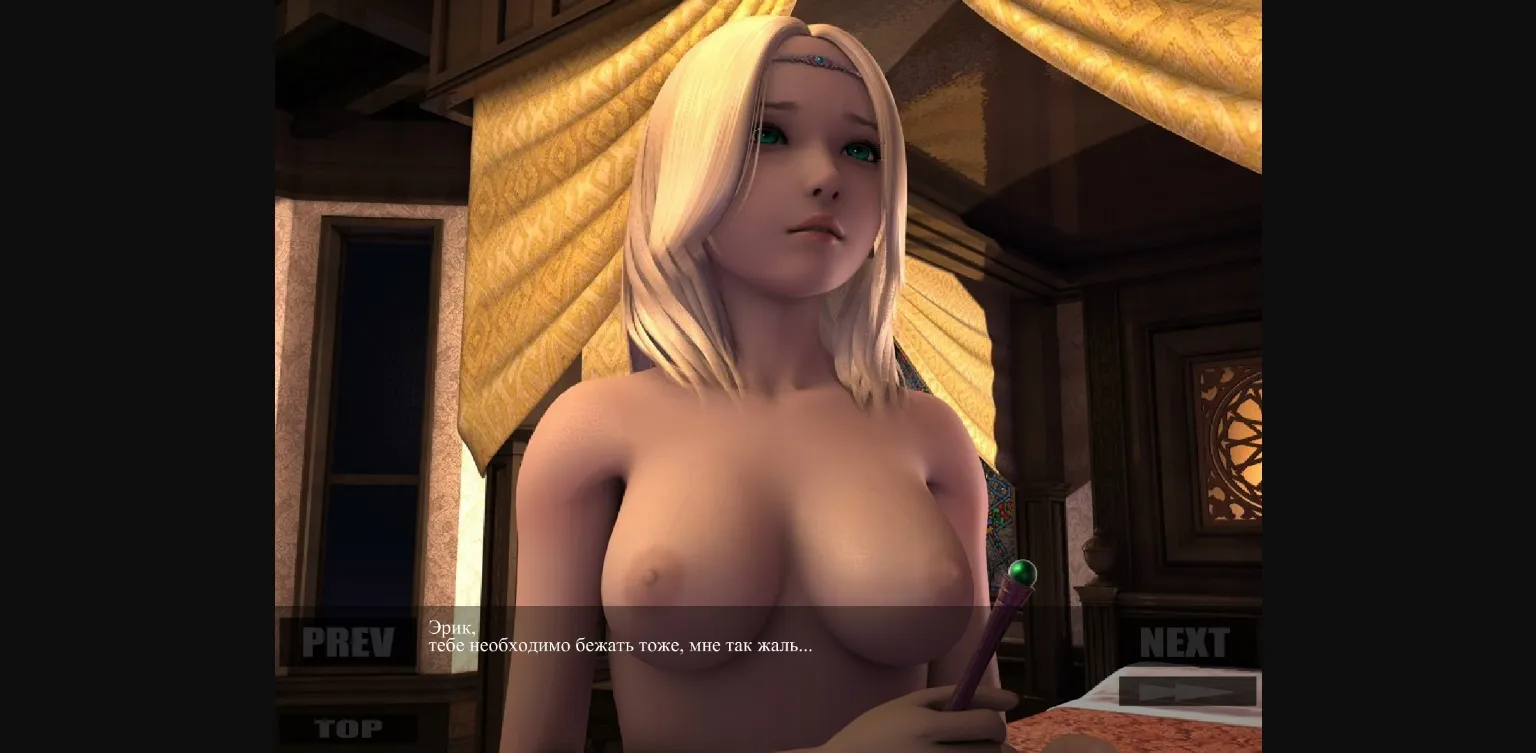Click the NEXT region on the right edge

pyautogui.click(x=1186, y=643)
